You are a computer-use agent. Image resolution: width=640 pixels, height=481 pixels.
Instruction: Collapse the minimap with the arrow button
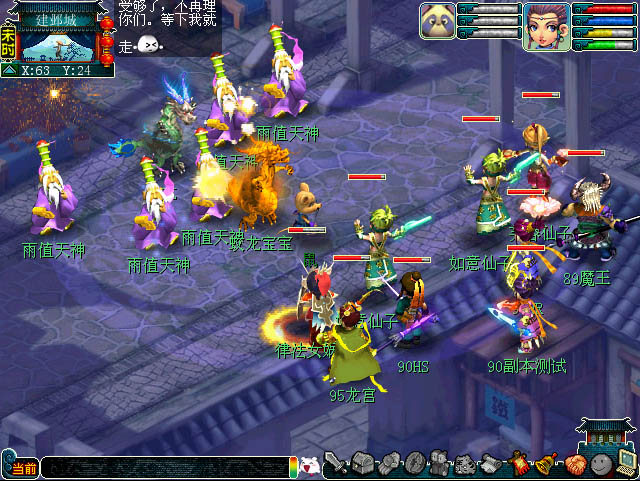tap(9, 70)
